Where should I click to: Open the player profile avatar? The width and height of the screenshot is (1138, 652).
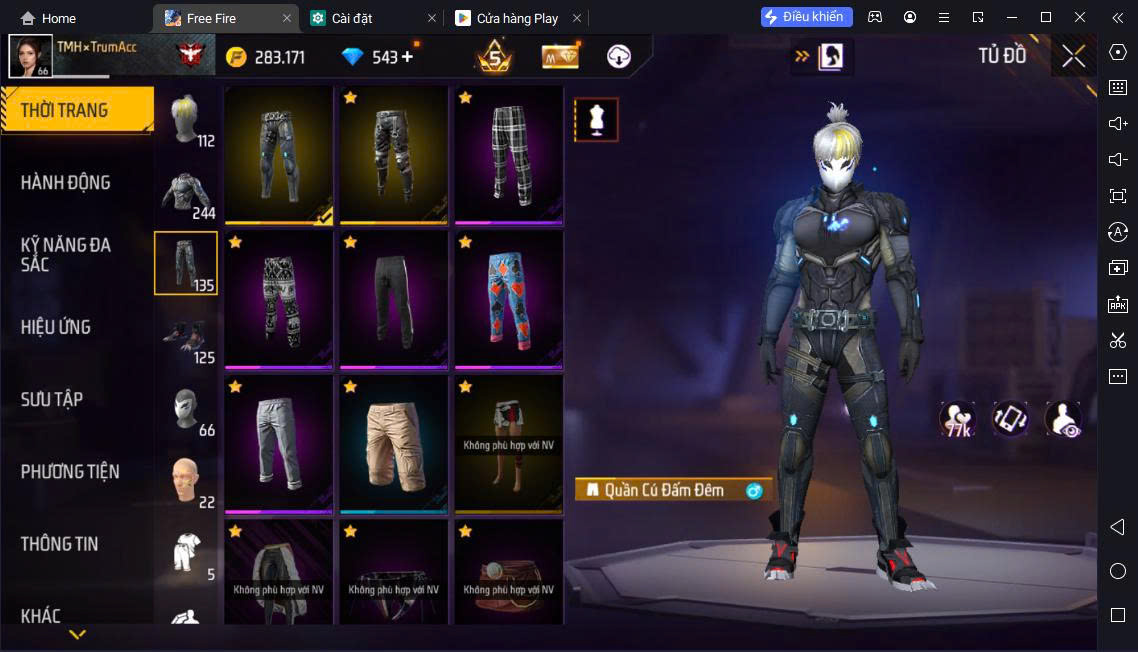[x=30, y=56]
